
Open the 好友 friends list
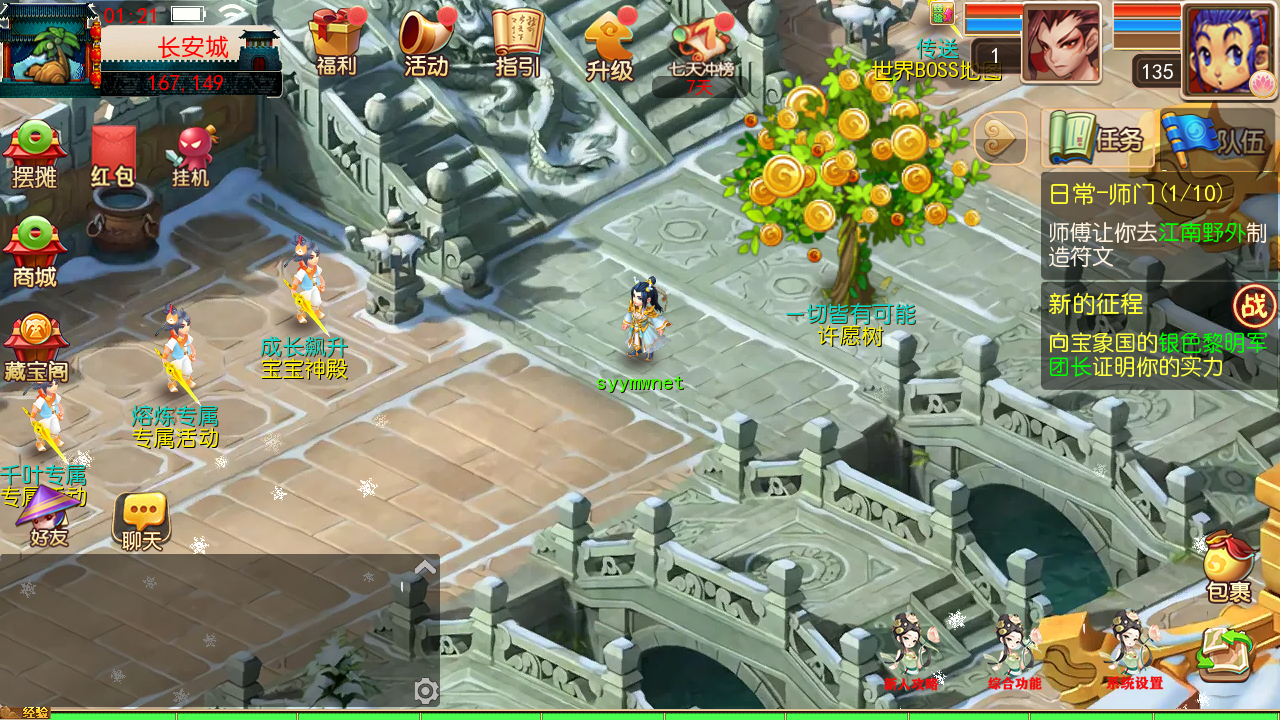(x=48, y=518)
